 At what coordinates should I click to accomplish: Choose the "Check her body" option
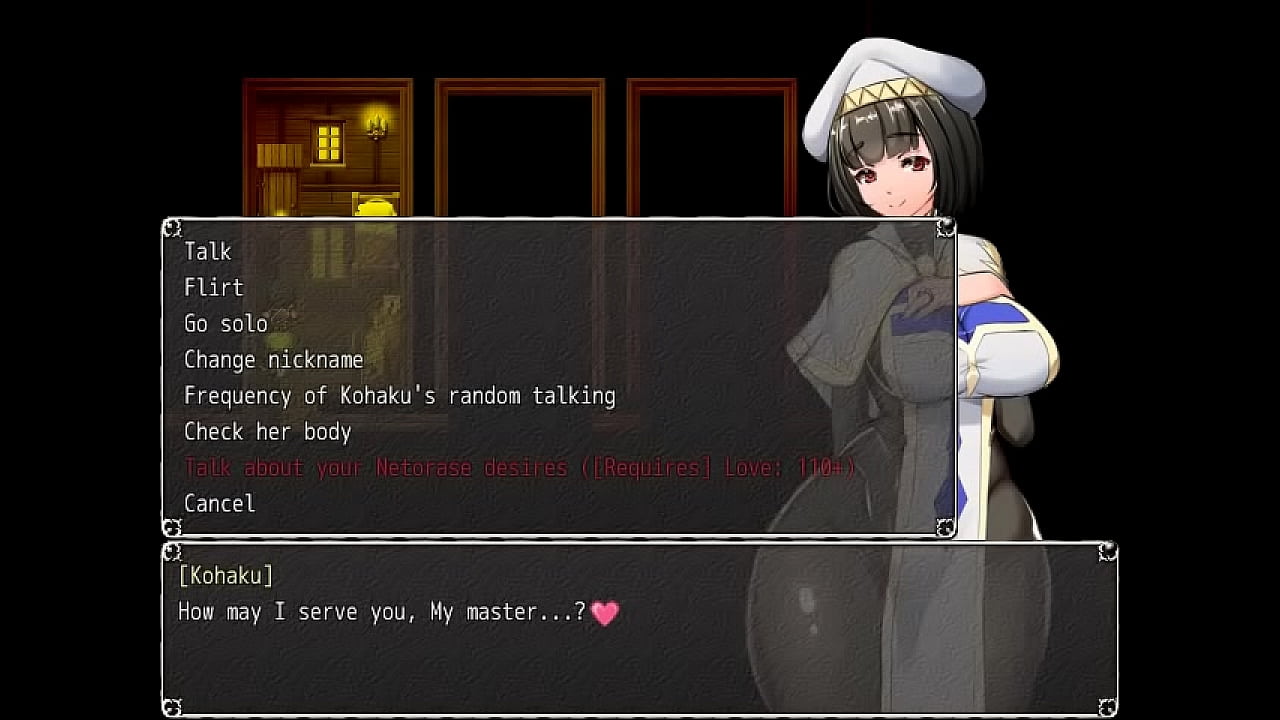(268, 432)
